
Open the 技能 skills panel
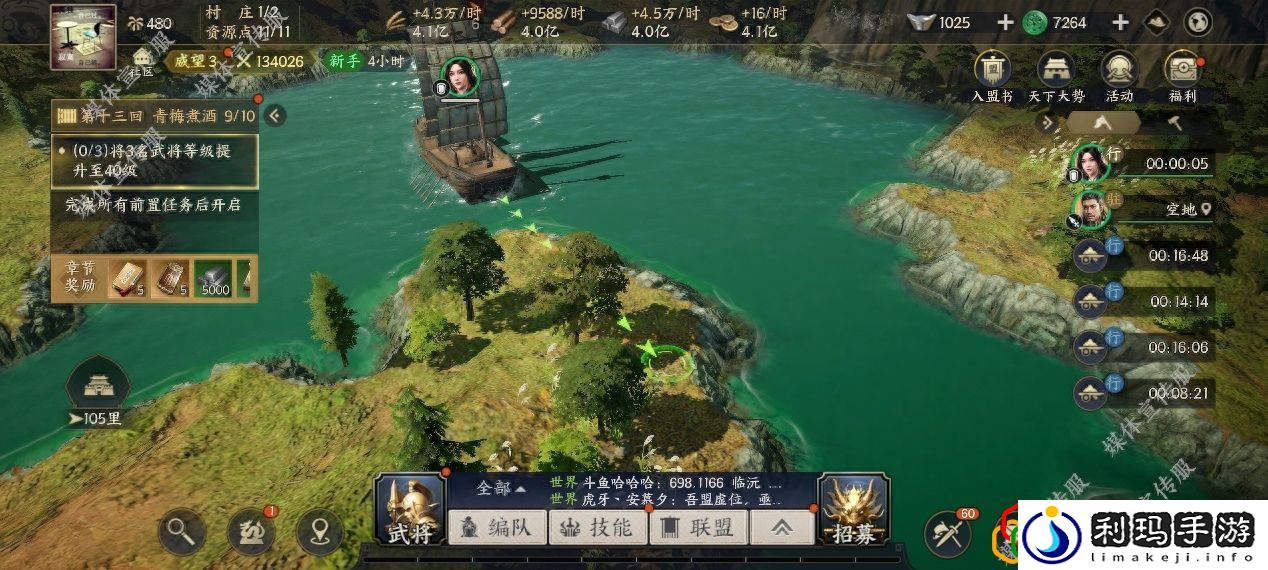click(x=598, y=527)
